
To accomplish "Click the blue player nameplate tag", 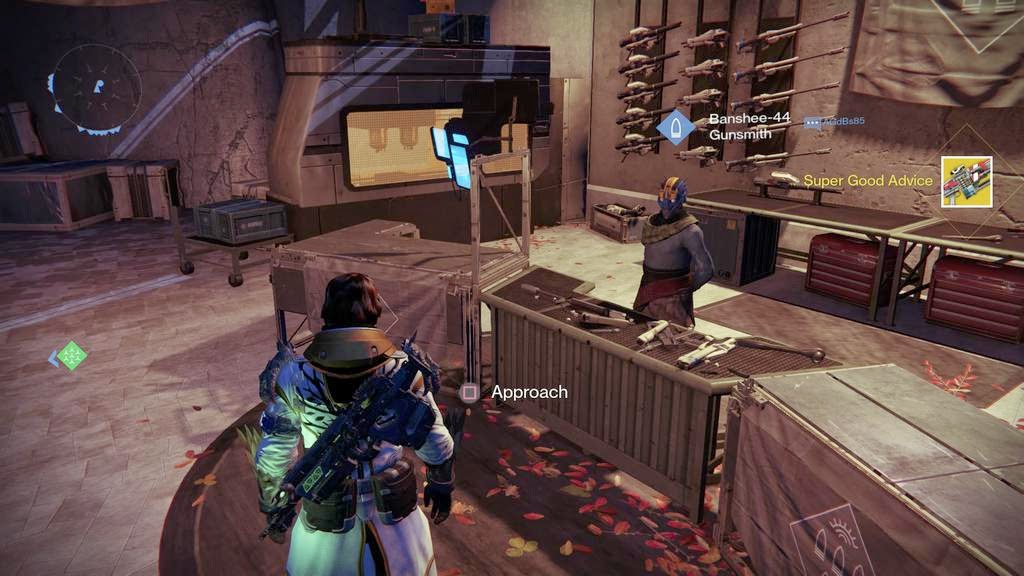I will click(834, 122).
